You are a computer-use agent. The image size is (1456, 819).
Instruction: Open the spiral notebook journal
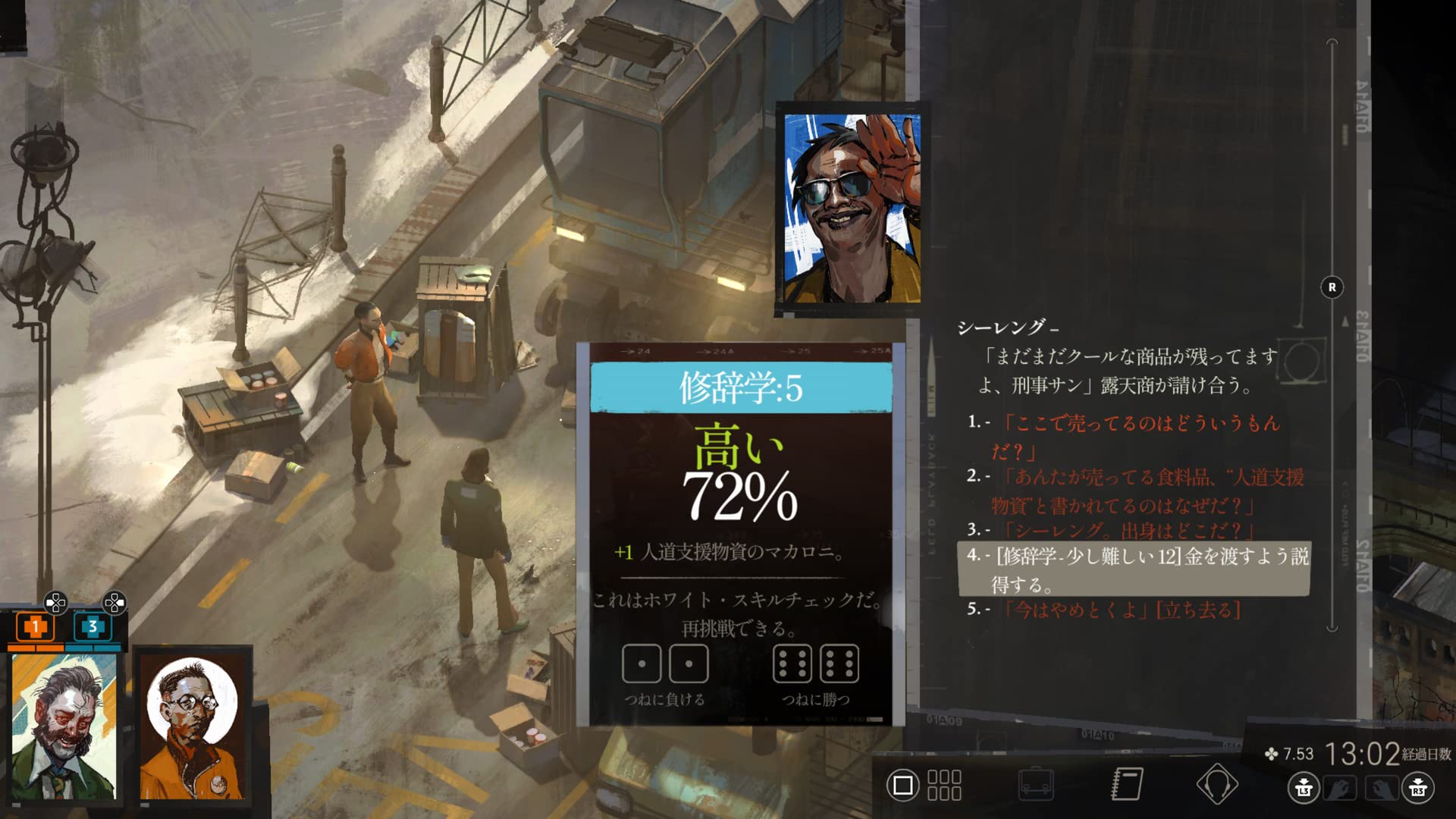[1127, 785]
